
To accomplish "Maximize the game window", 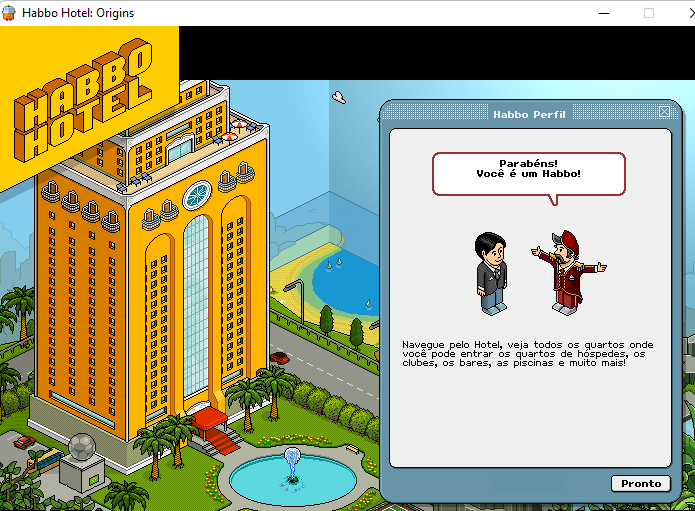I will (x=649, y=13).
